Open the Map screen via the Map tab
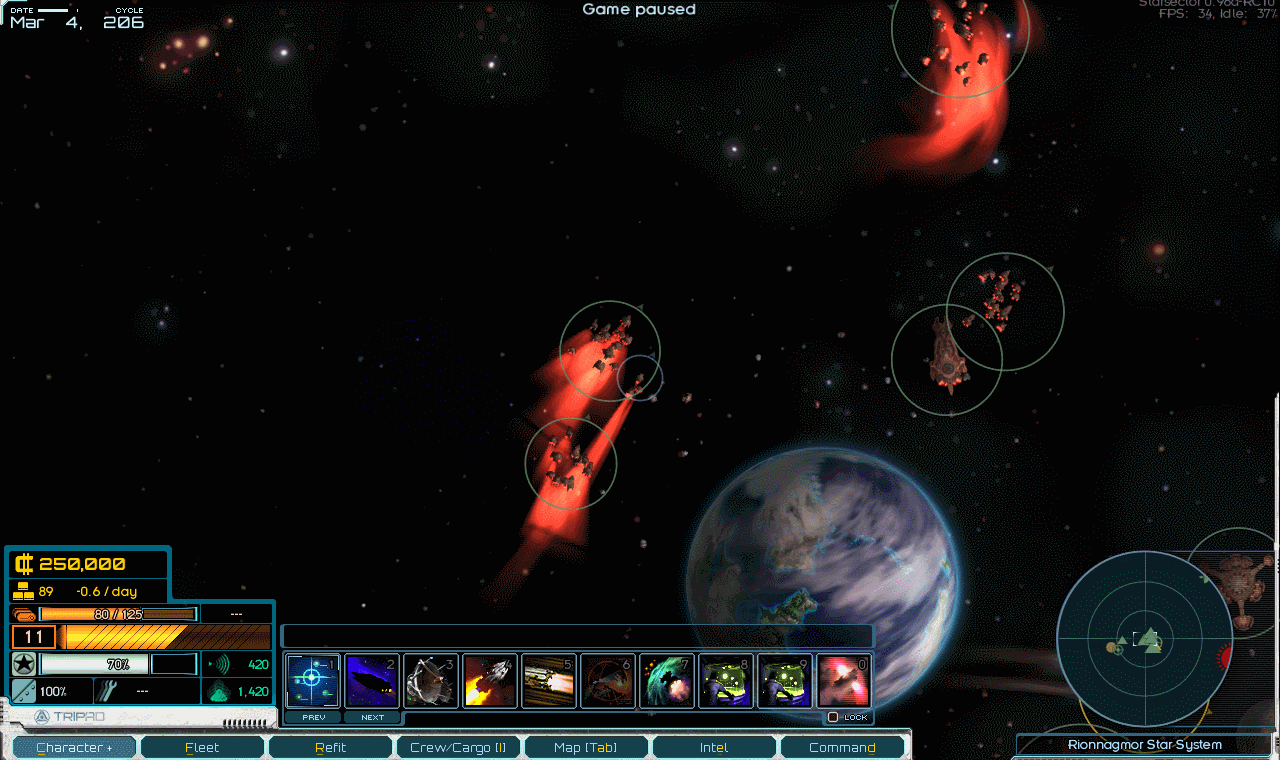This screenshot has width=1280, height=760. click(586, 746)
